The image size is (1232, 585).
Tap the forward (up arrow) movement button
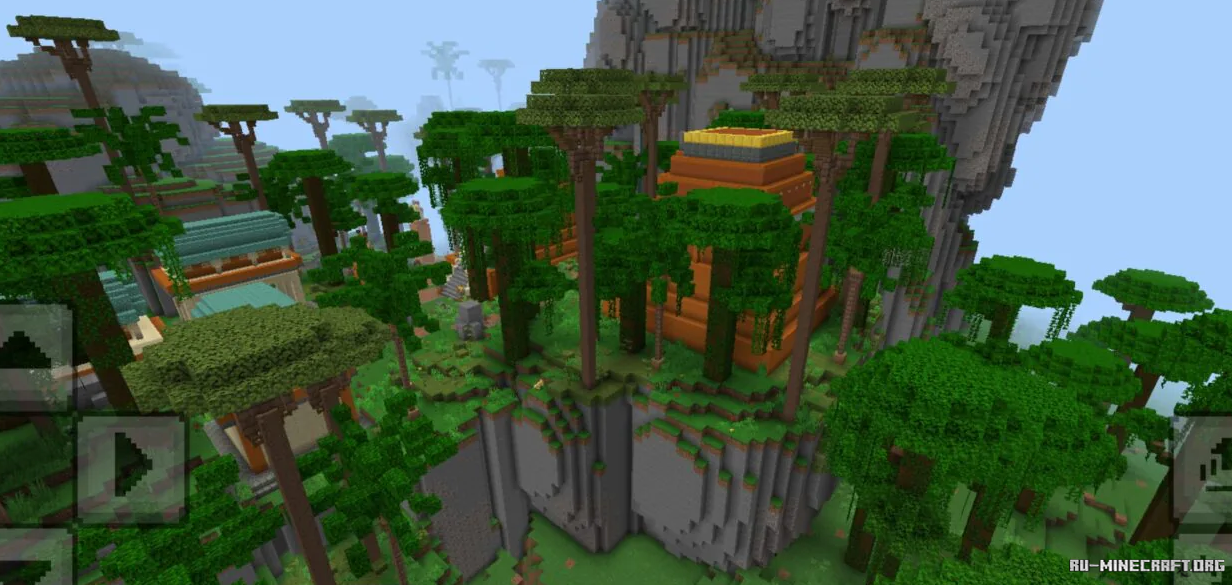pyautogui.click(x=33, y=357)
